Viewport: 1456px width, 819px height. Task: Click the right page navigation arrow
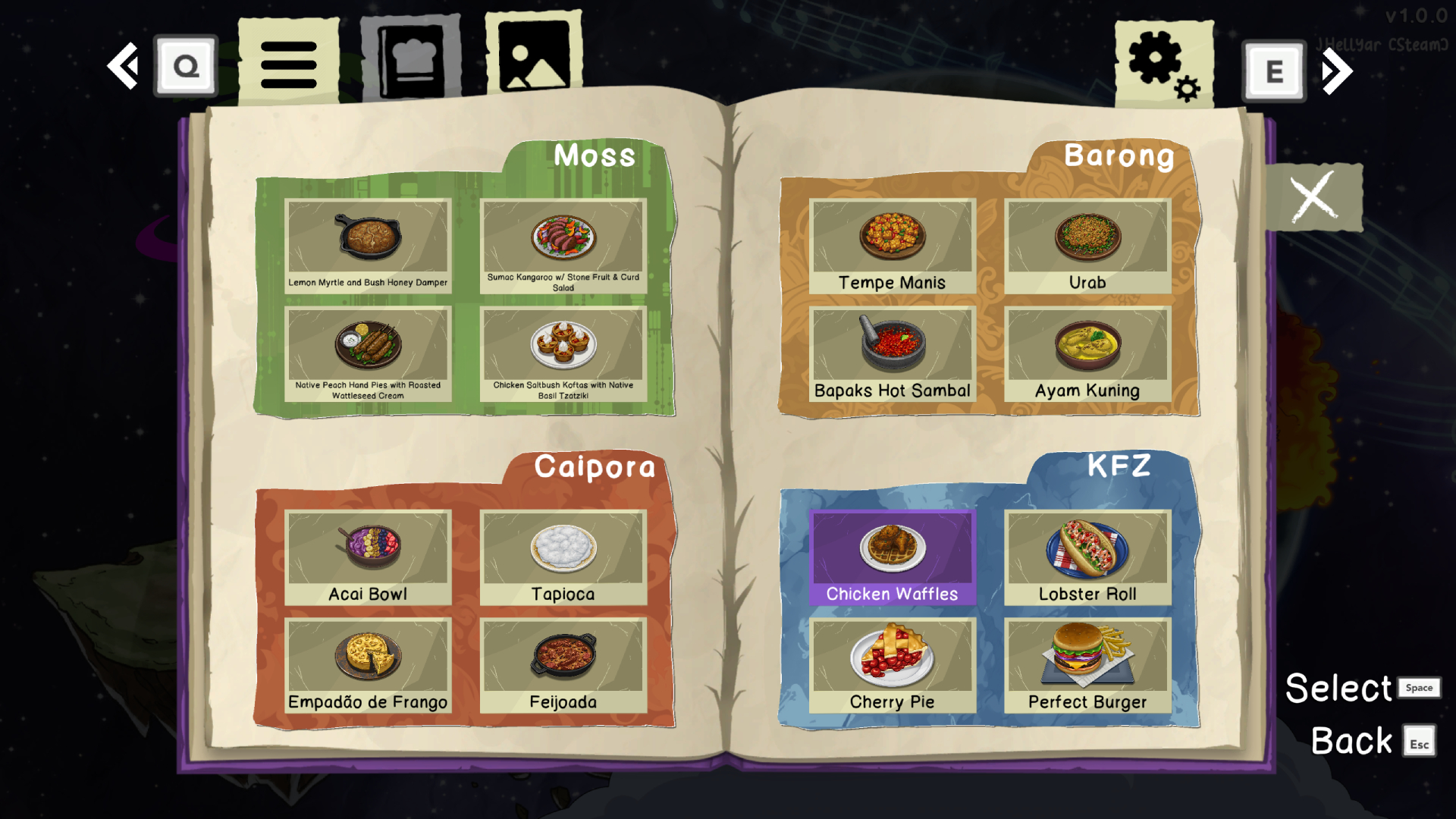[1337, 70]
